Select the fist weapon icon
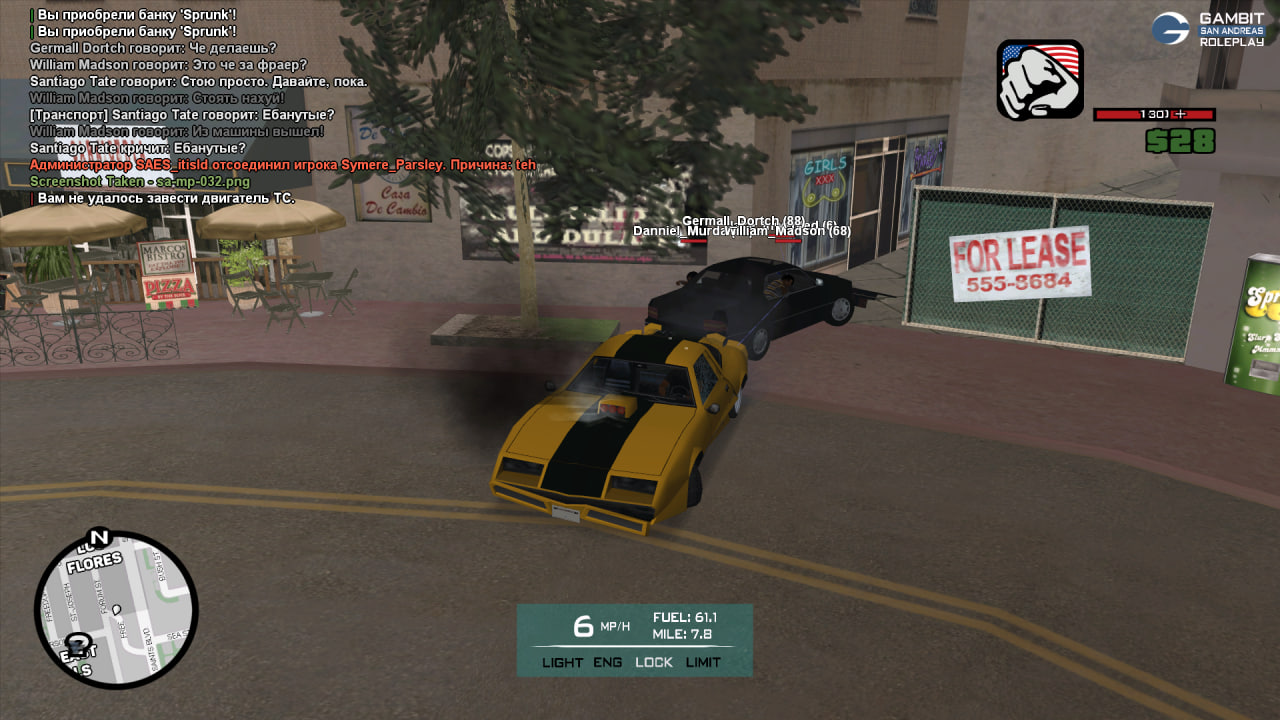1280x720 pixels. pos(1040,80)
